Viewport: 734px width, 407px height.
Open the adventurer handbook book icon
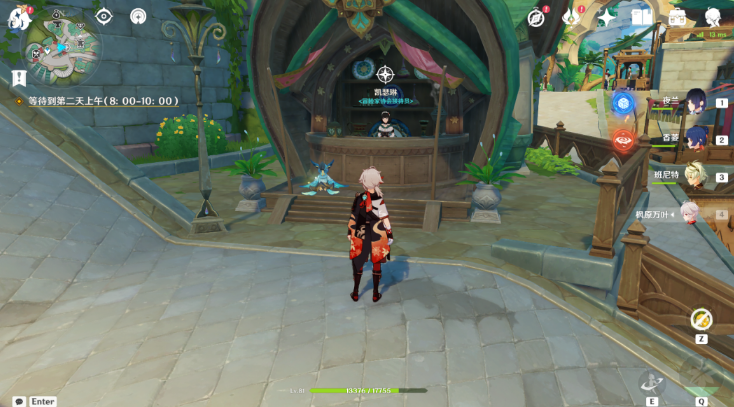[641, 17]
